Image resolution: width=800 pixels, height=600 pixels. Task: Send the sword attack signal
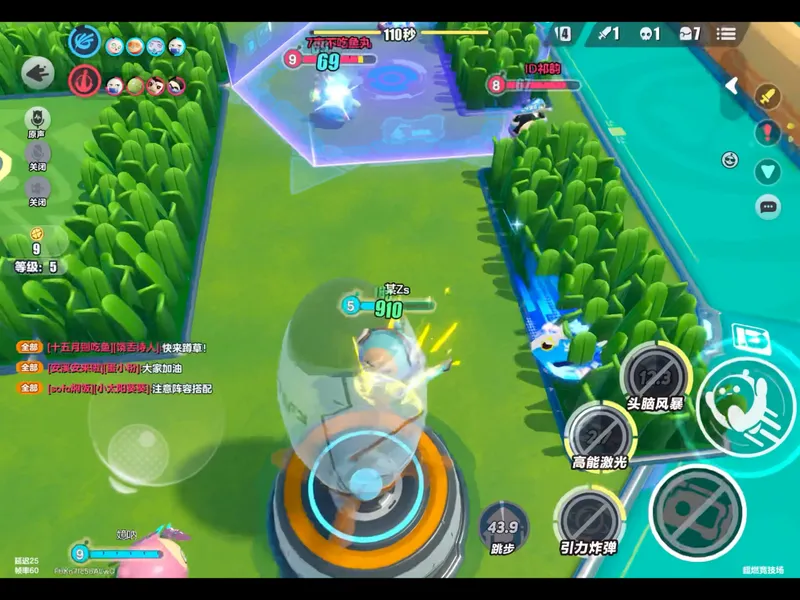[767, 98]
